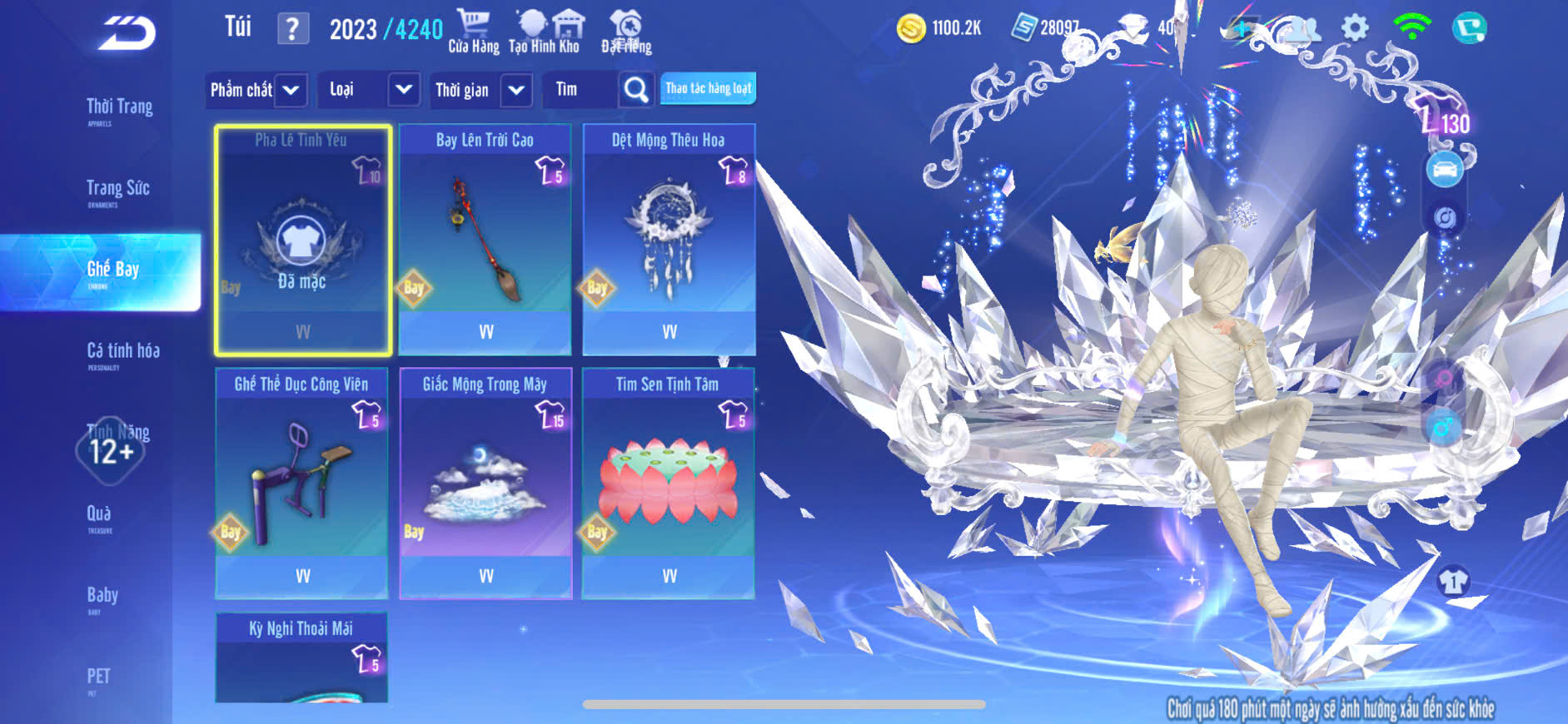Open the PET category tab
Image resolution: width=1568 pixels, height=724 pixels.
click(x=98, y=677)
